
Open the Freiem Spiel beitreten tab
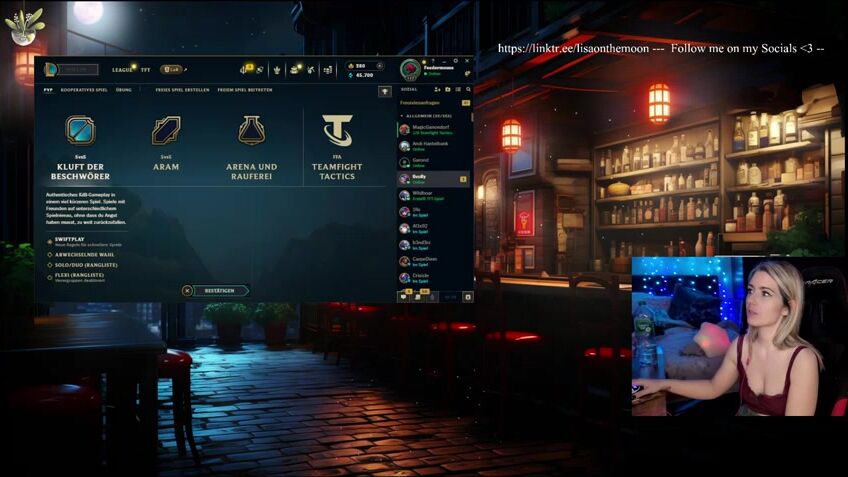[x=245, y=90]
